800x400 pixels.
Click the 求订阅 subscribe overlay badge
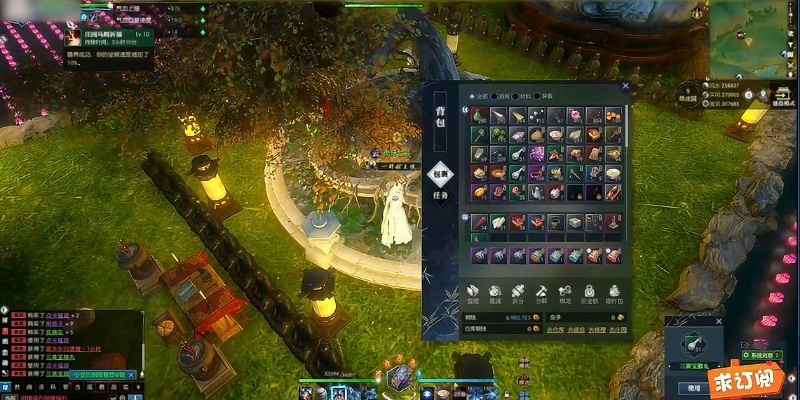click(x=763, y=379)
